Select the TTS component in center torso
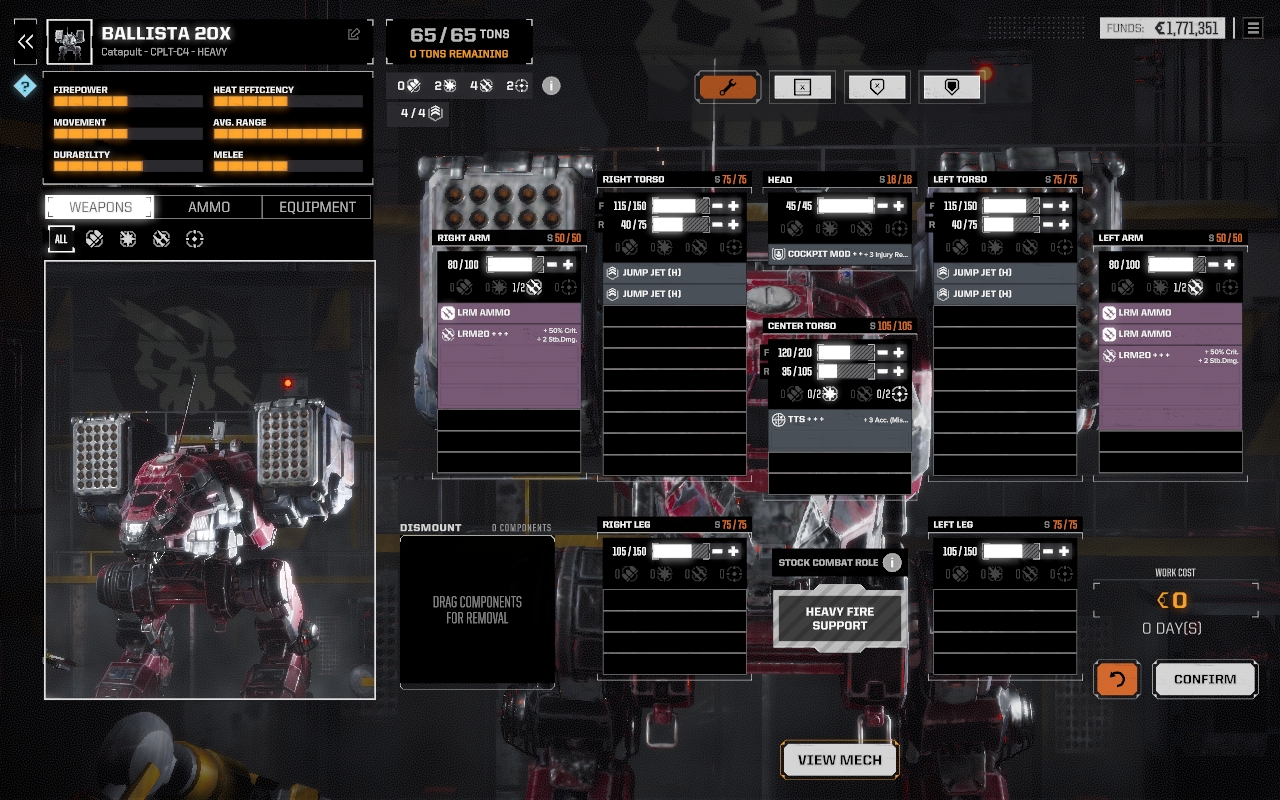 (840, 420)
